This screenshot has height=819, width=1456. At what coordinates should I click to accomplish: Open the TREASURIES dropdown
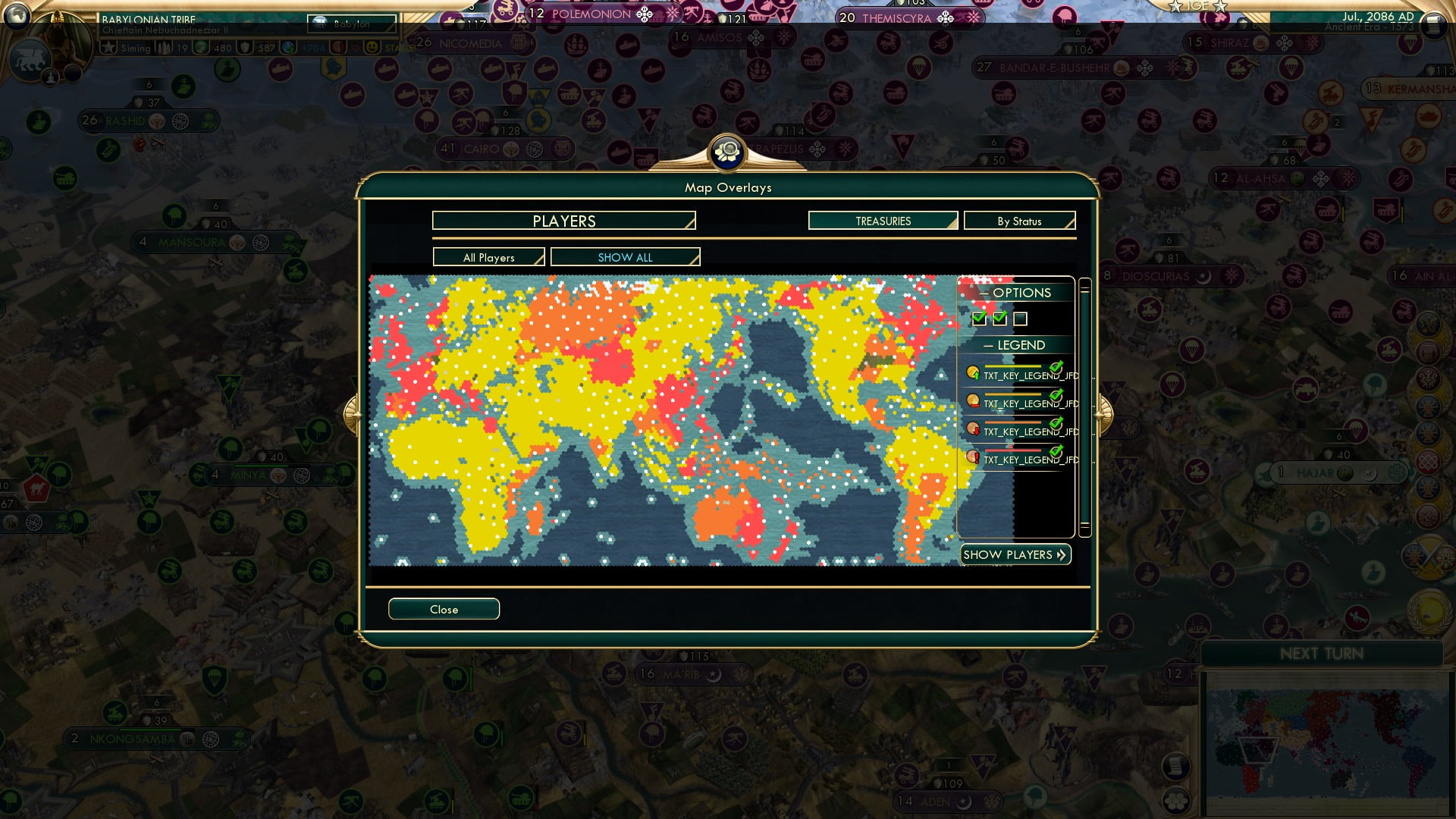882,221
